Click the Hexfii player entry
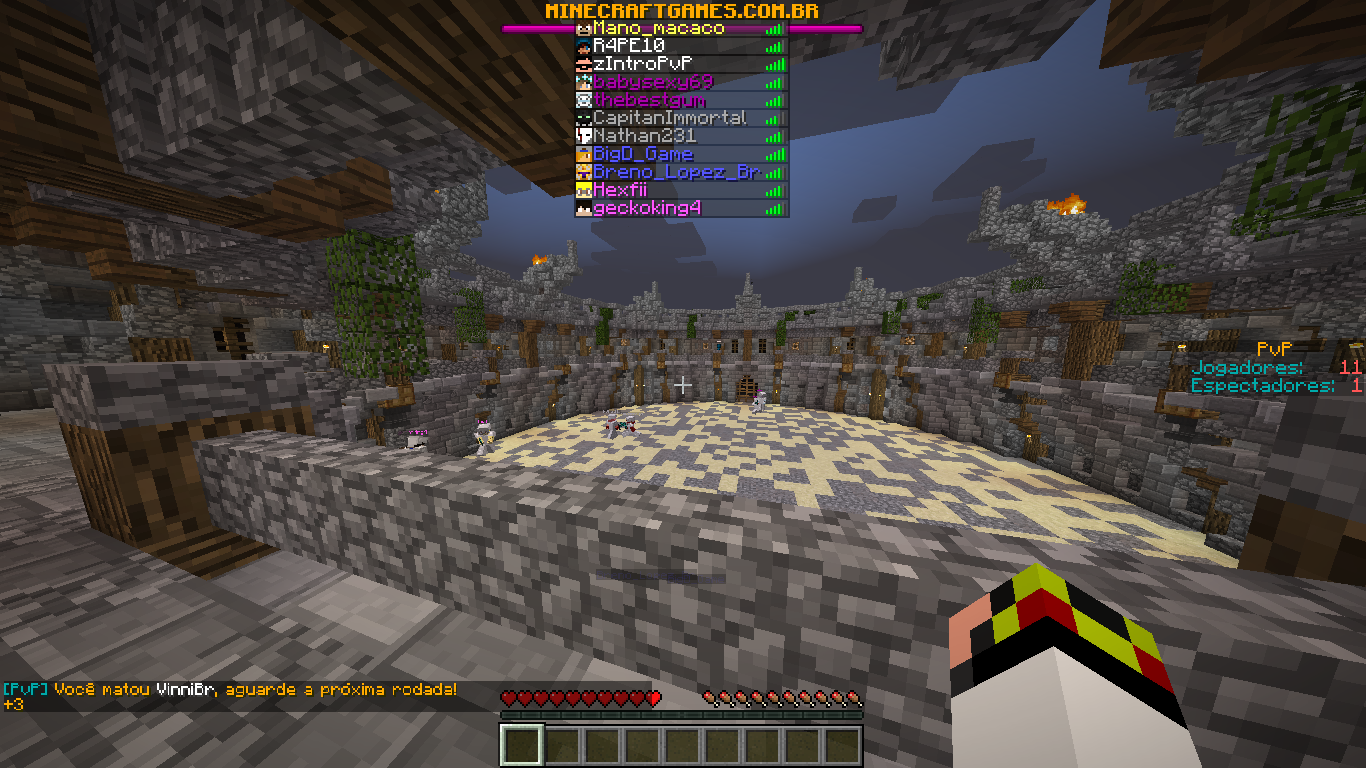This screenshot has height=768, width=1366. pos(620,190)
